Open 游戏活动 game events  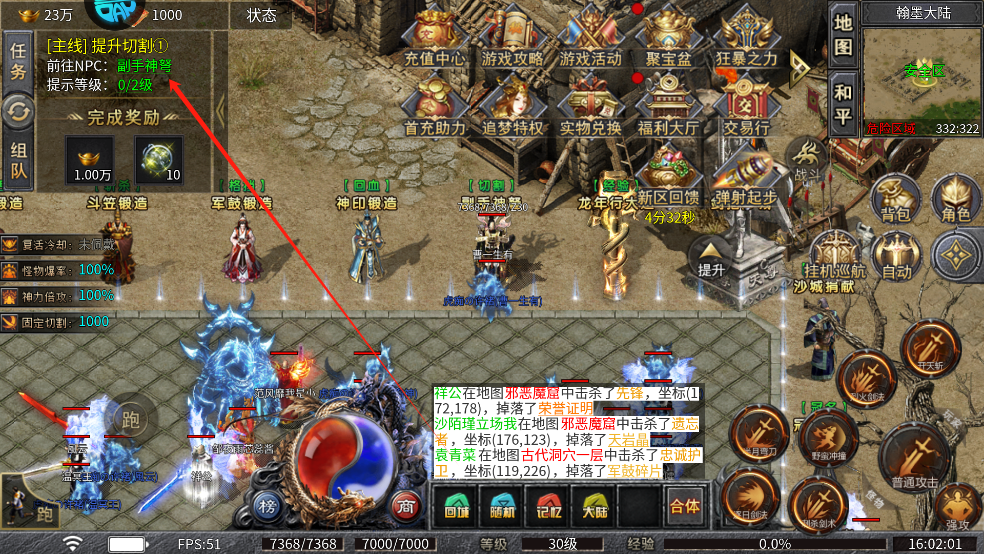(590, 40)
